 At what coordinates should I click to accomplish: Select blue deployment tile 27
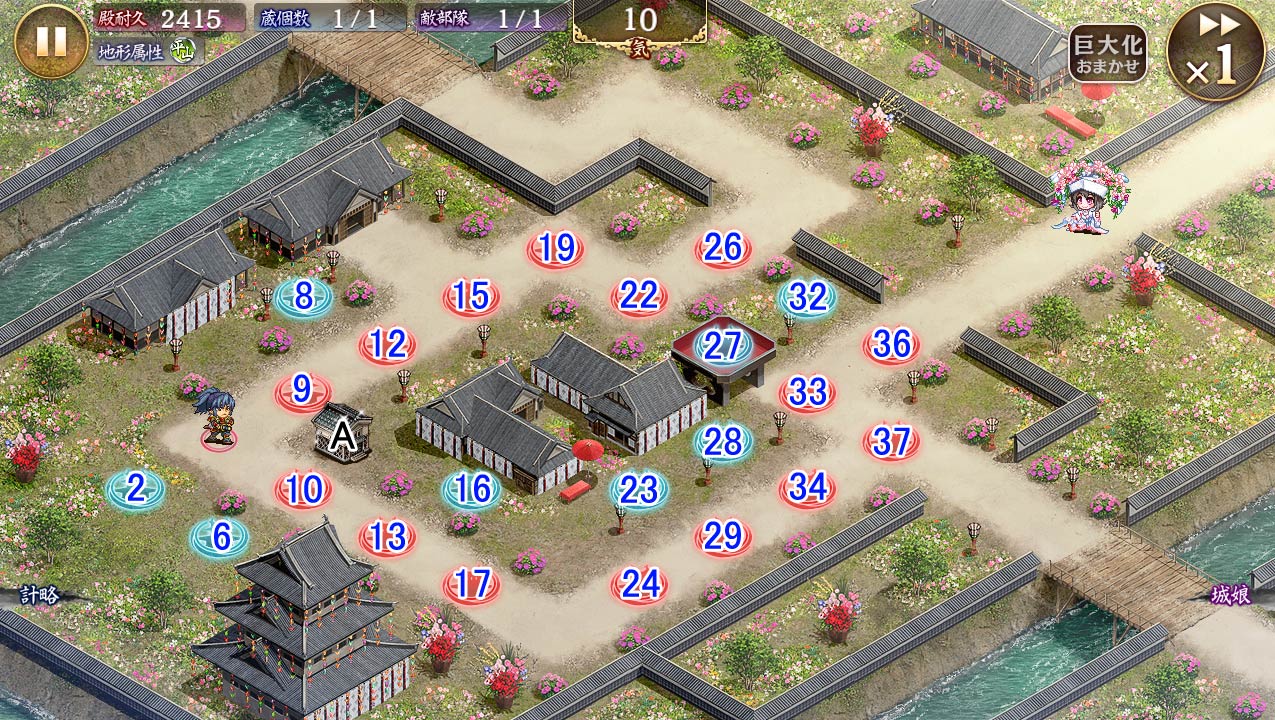723,345
